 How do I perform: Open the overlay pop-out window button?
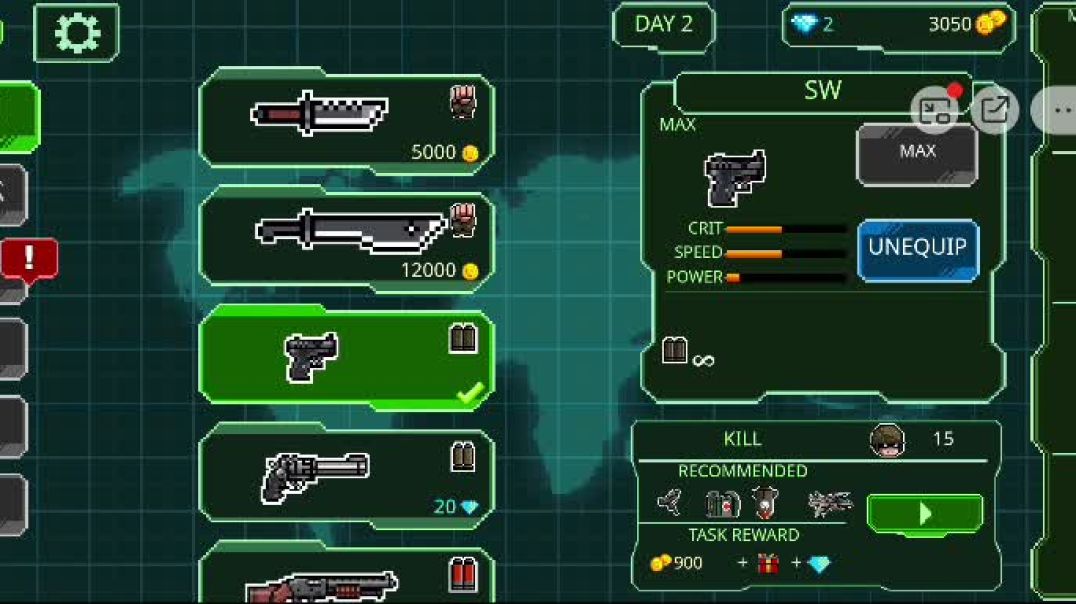[x=994, y=110]
